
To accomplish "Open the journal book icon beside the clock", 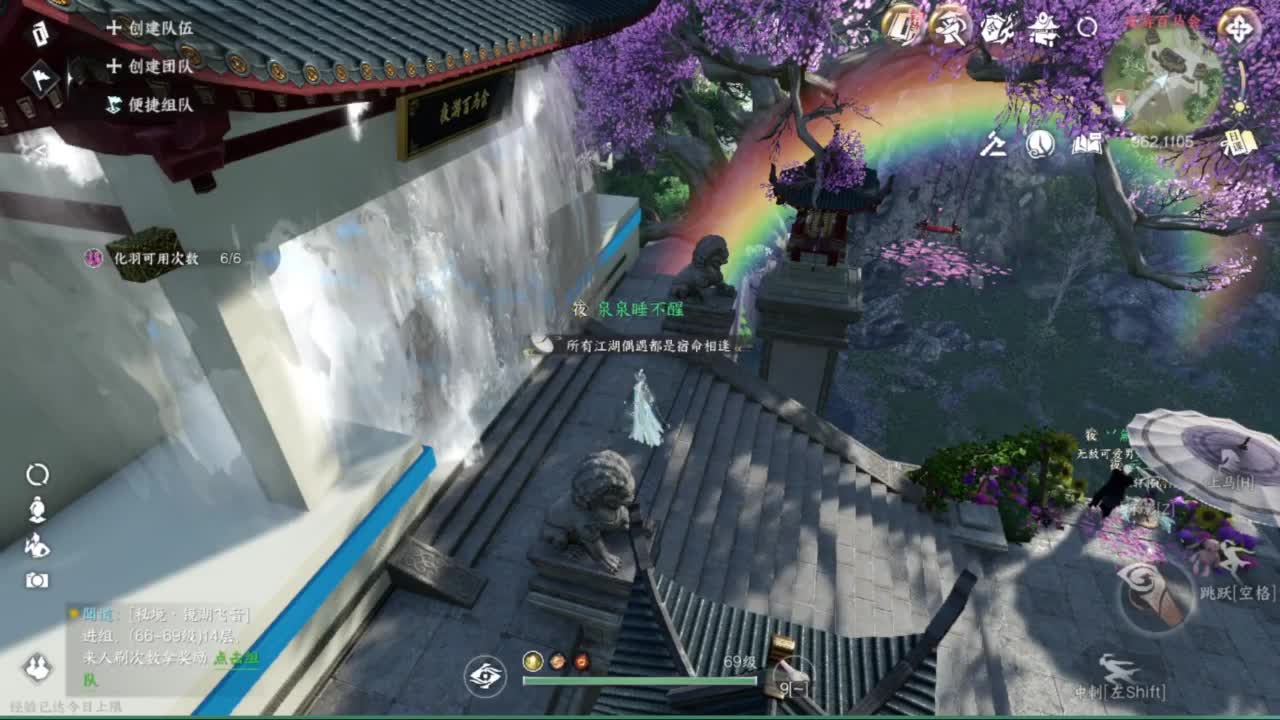I will 1088,145.
